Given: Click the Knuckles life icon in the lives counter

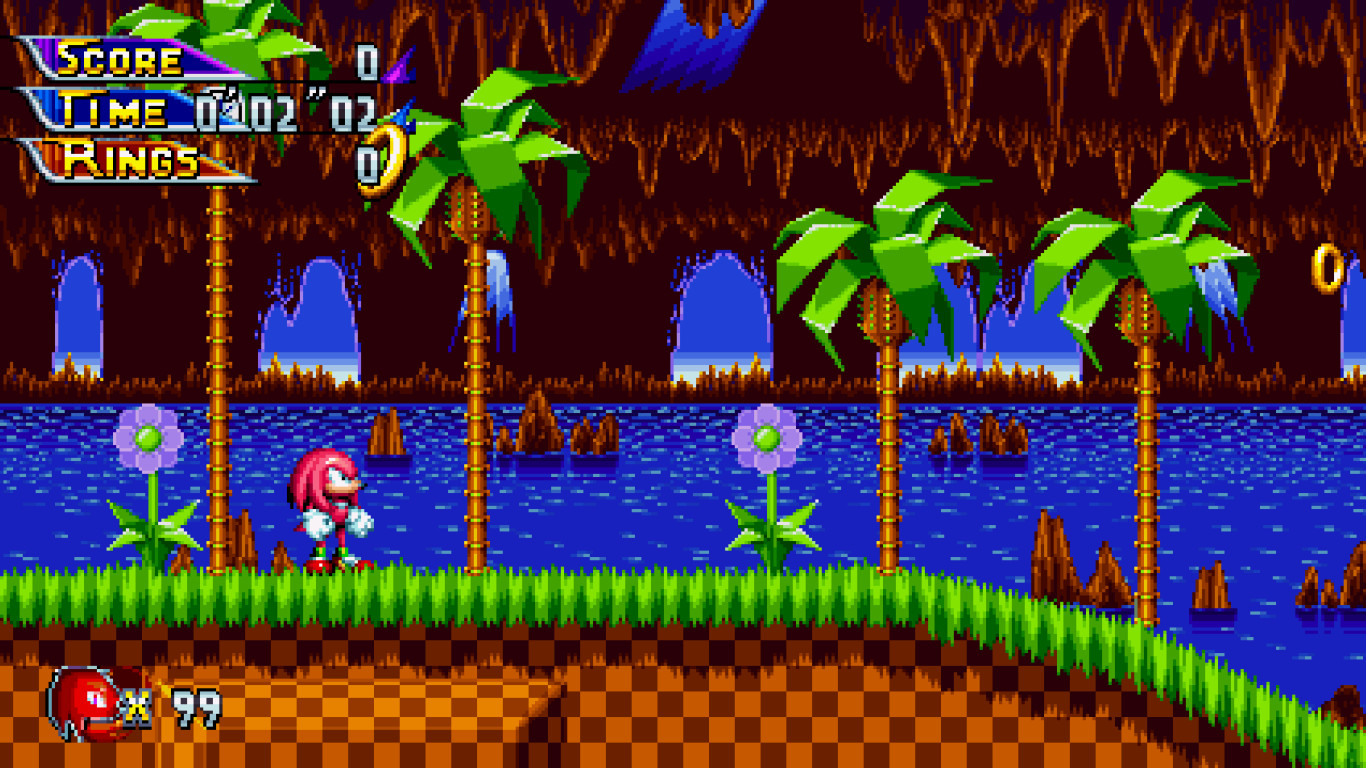Looking at the screenshot, I should [x=85, y=700].
